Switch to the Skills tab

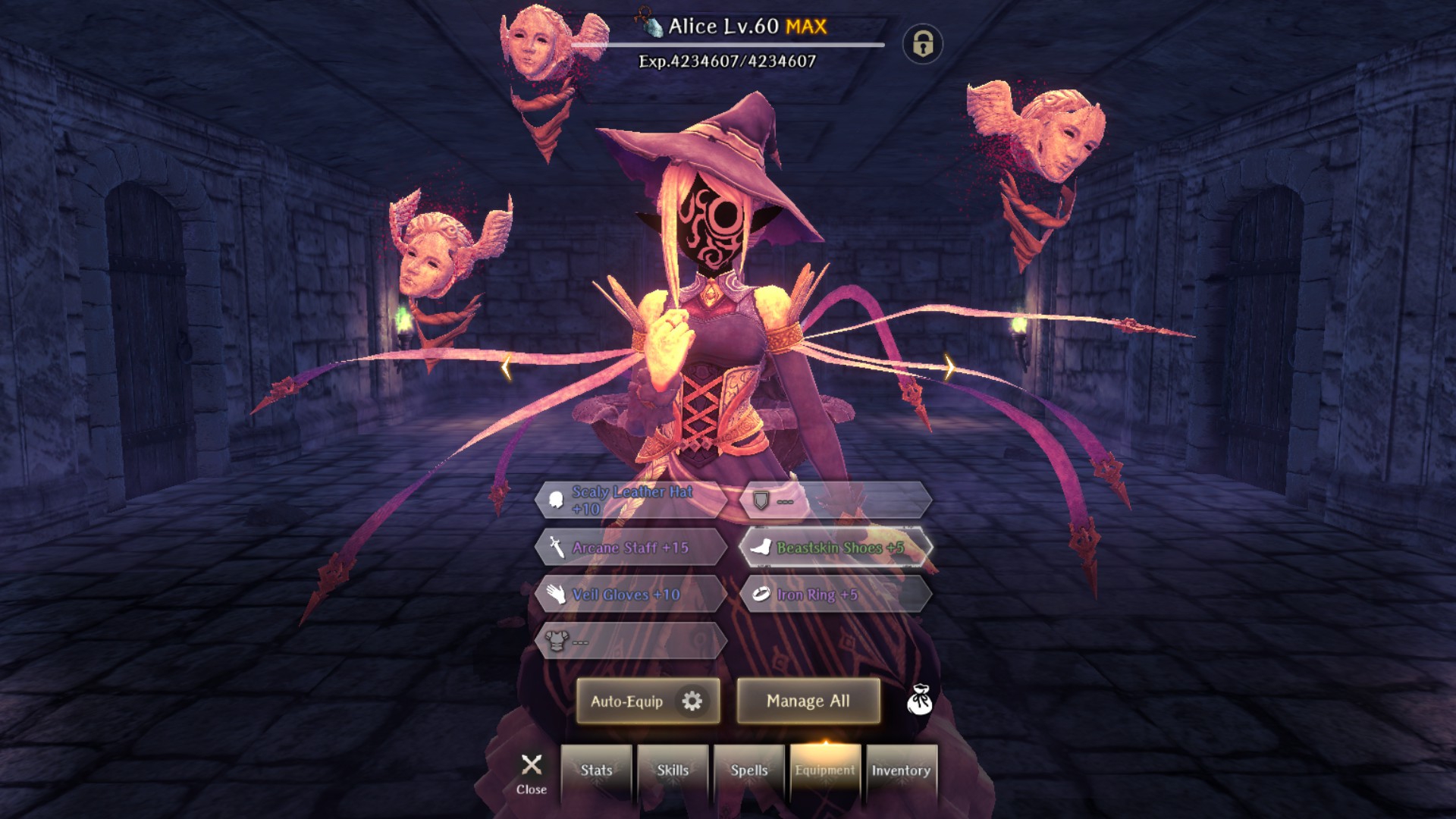[x=673, y=771]
